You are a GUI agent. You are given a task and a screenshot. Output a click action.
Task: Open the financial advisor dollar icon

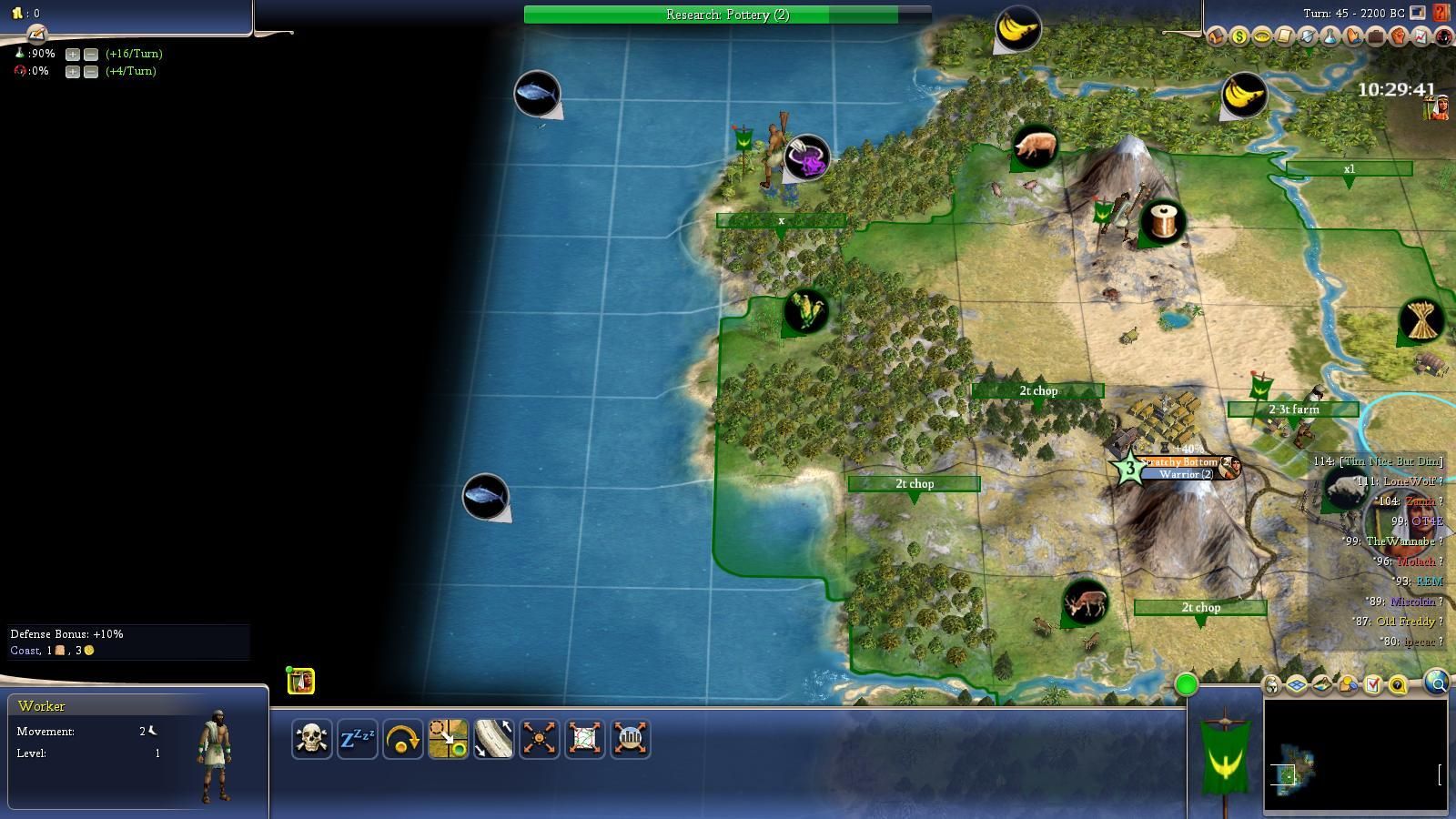[1239, 37]
